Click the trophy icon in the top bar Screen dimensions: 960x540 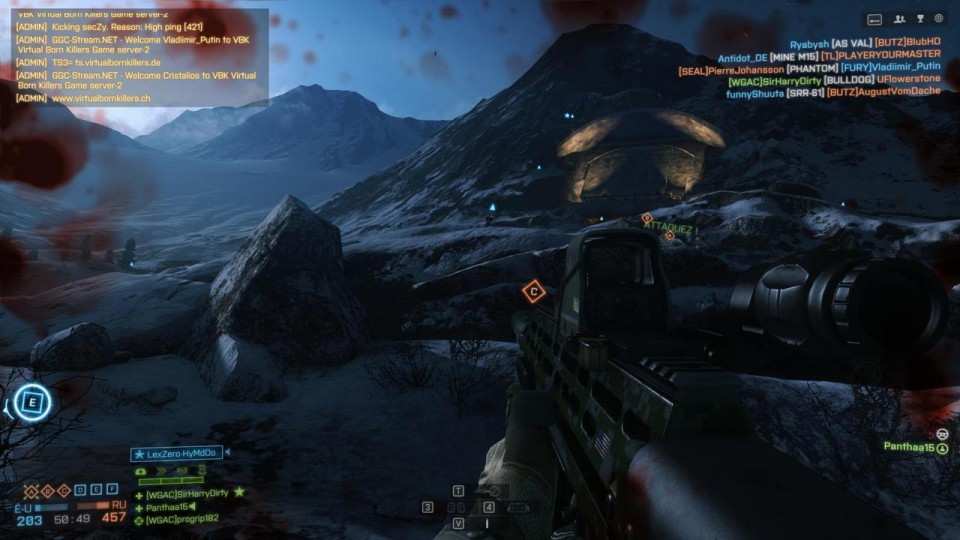point(920,18)
